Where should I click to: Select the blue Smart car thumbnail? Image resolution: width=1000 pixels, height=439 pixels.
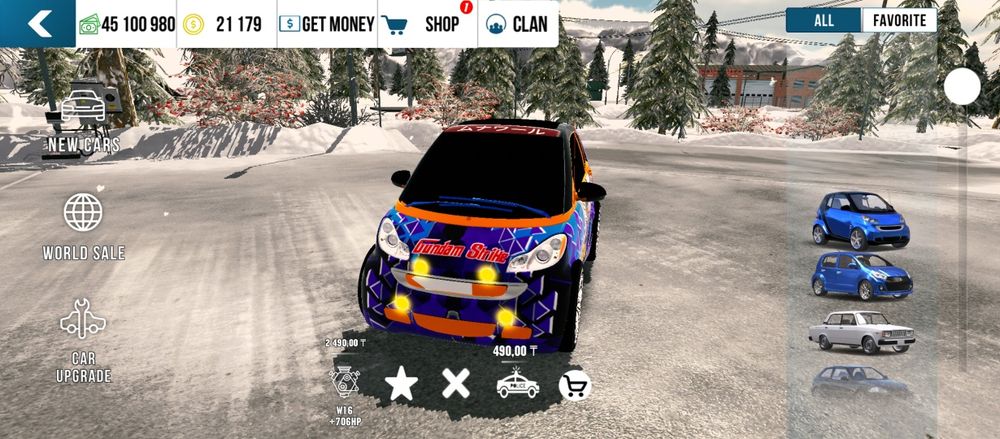pos(860,219)
